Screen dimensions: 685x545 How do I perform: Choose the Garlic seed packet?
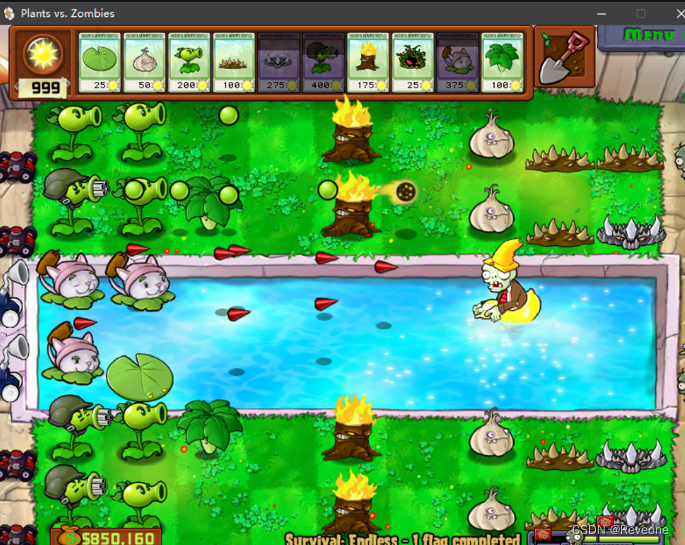tap(144, 62)
